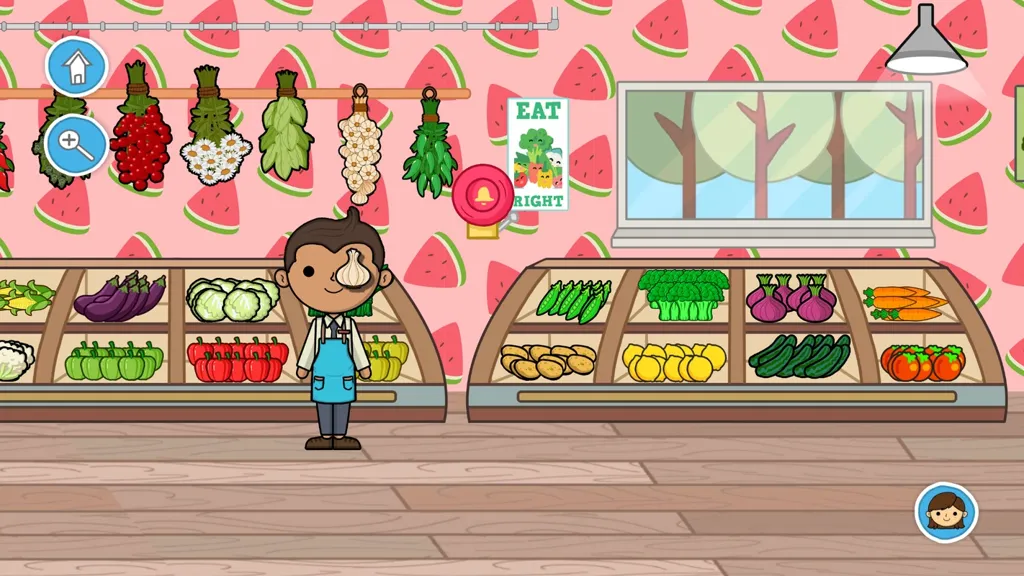Screen dimensions: 1024x576
Task: Go to the home screen
Action: pyautogui.click(x=76, y=67)
